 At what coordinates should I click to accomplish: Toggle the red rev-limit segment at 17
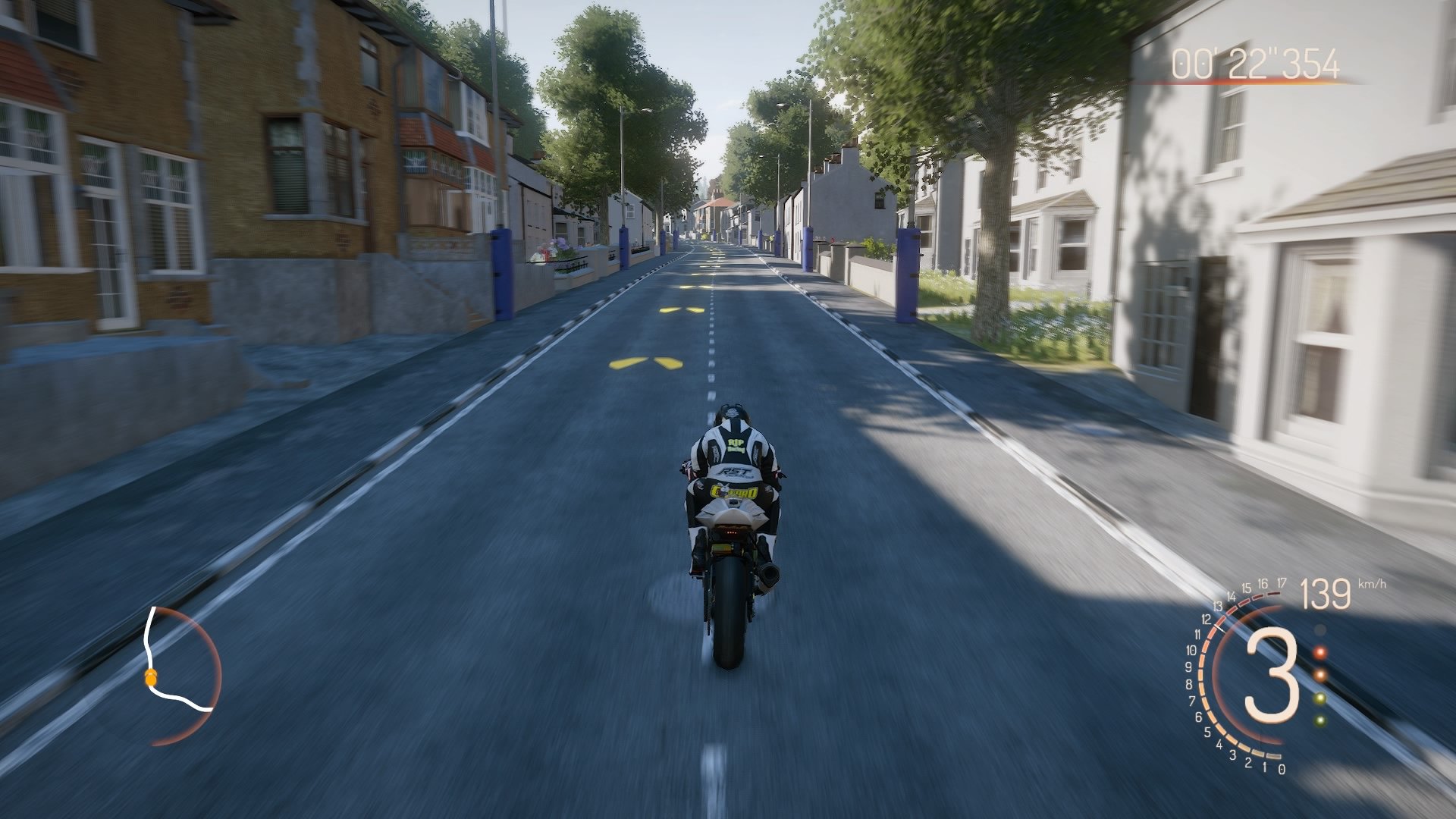pyautogui.click(x=1273, y=594)
